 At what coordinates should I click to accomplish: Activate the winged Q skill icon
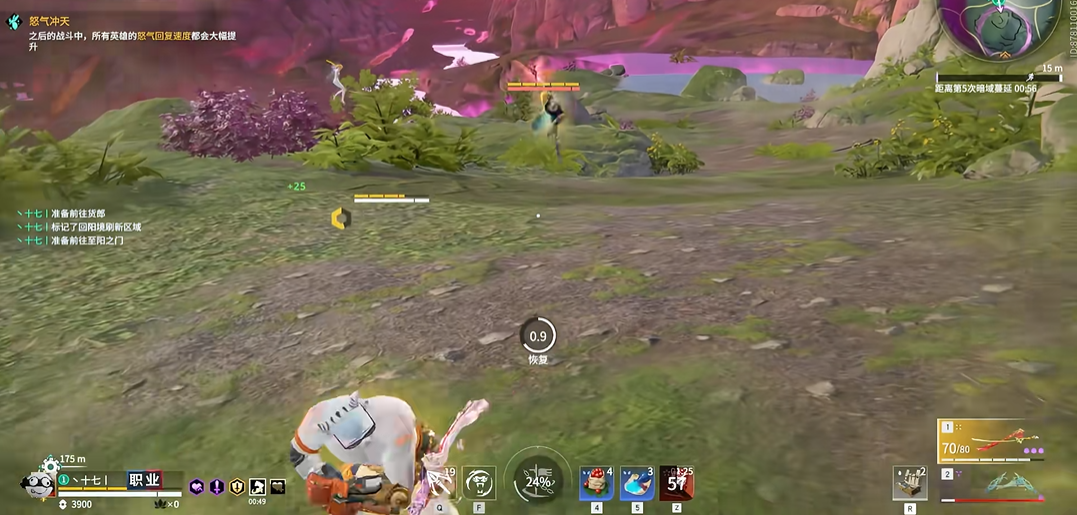[439, 483]
